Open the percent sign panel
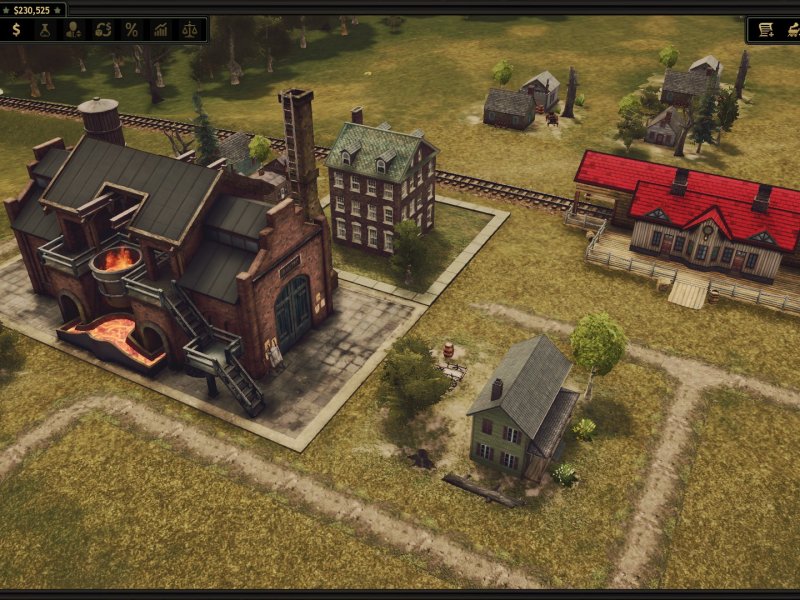The width and height of the screenshot is (800, 600). (x=131, y=30)
